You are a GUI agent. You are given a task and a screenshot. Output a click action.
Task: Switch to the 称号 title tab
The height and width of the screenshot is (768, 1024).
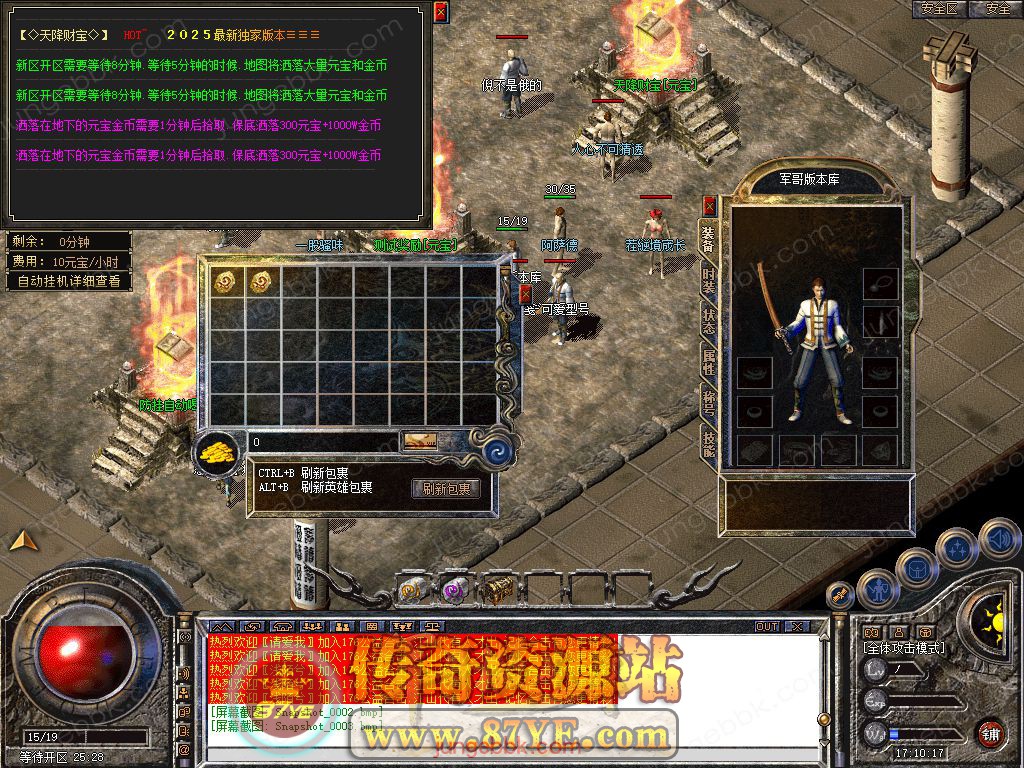tap(709, 403)
